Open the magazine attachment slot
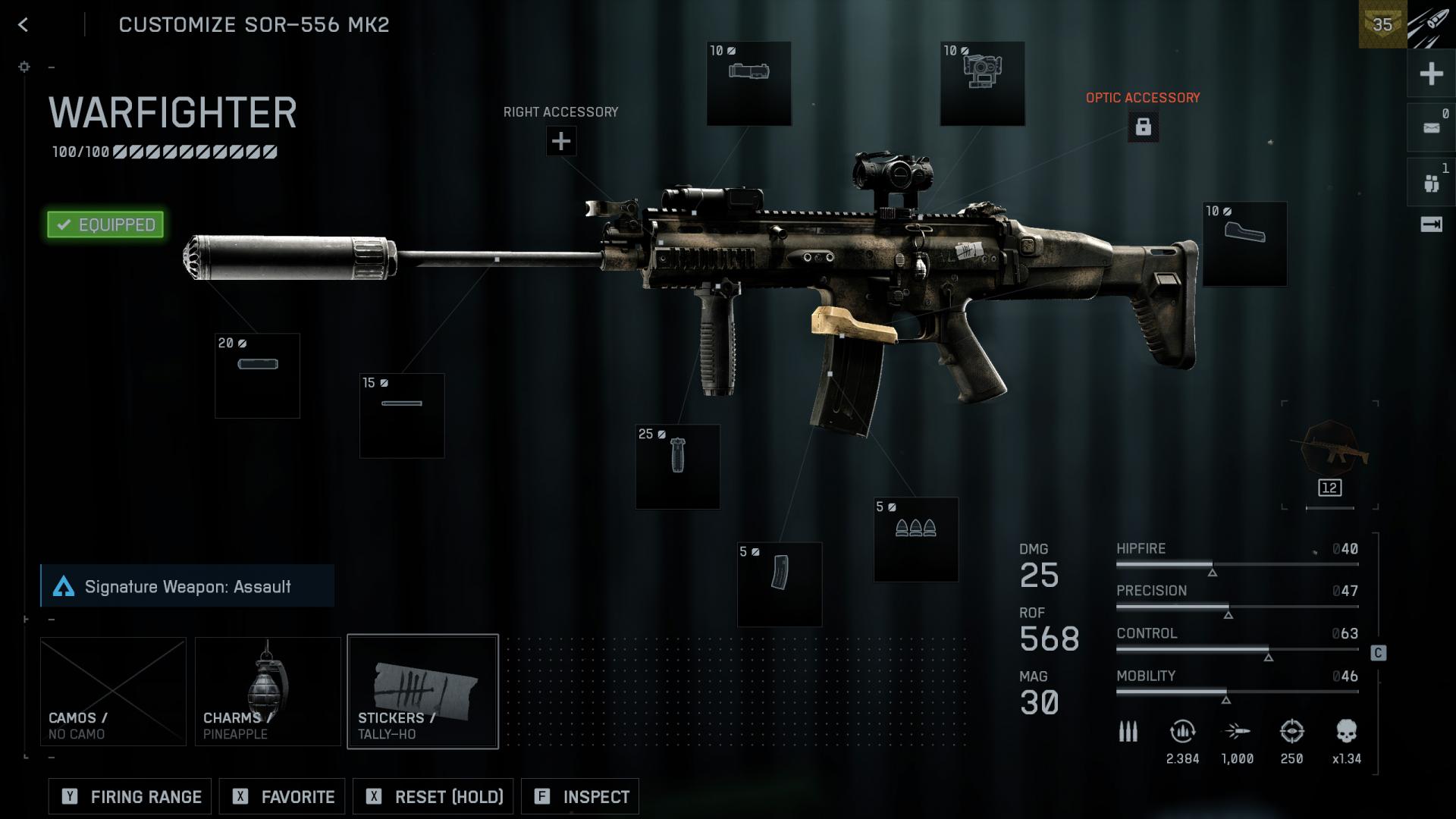Screen dimensions: 1456x819 (779, 585)
